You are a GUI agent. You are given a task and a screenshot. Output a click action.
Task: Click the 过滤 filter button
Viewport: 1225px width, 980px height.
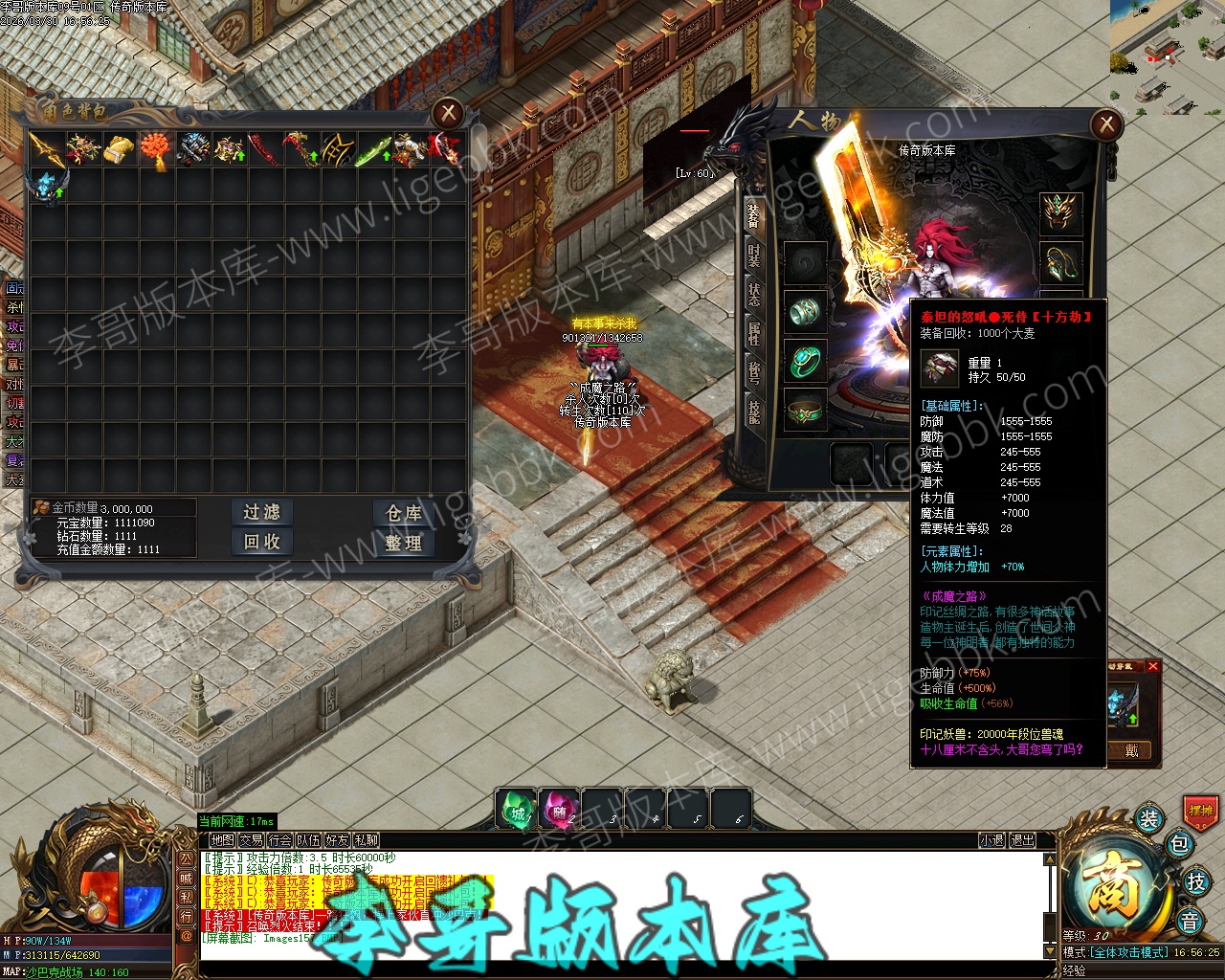click(x=261, y=513)
